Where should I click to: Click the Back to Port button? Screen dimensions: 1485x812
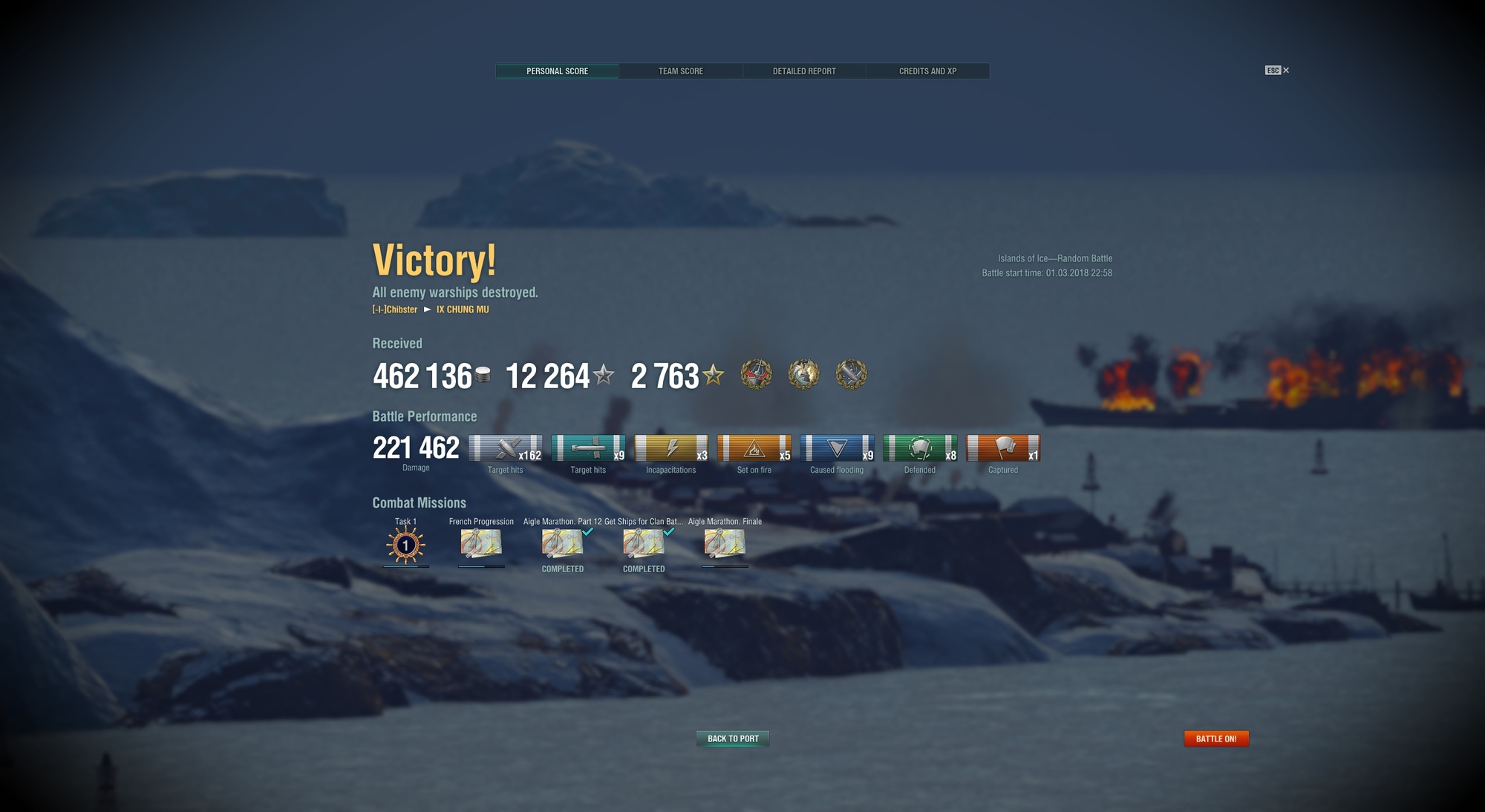(x=733, y=739)
